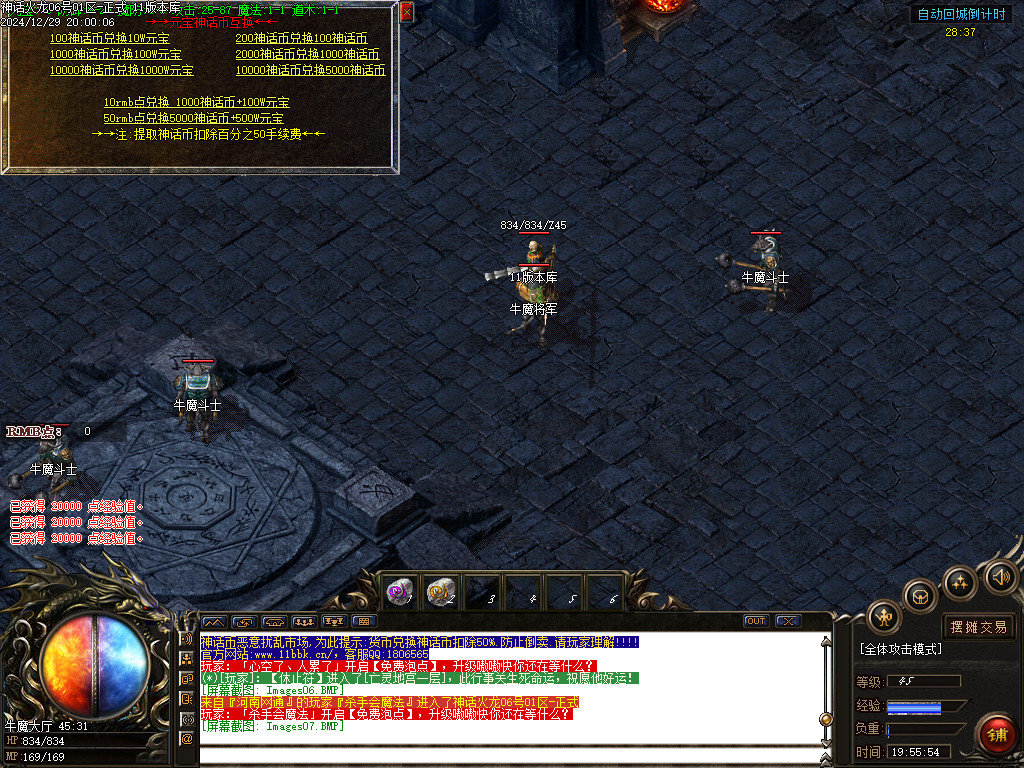Use the purple scroll in hotbar slot 1
The width and height of the screenshot is (1024, 768).
[401, 591]
